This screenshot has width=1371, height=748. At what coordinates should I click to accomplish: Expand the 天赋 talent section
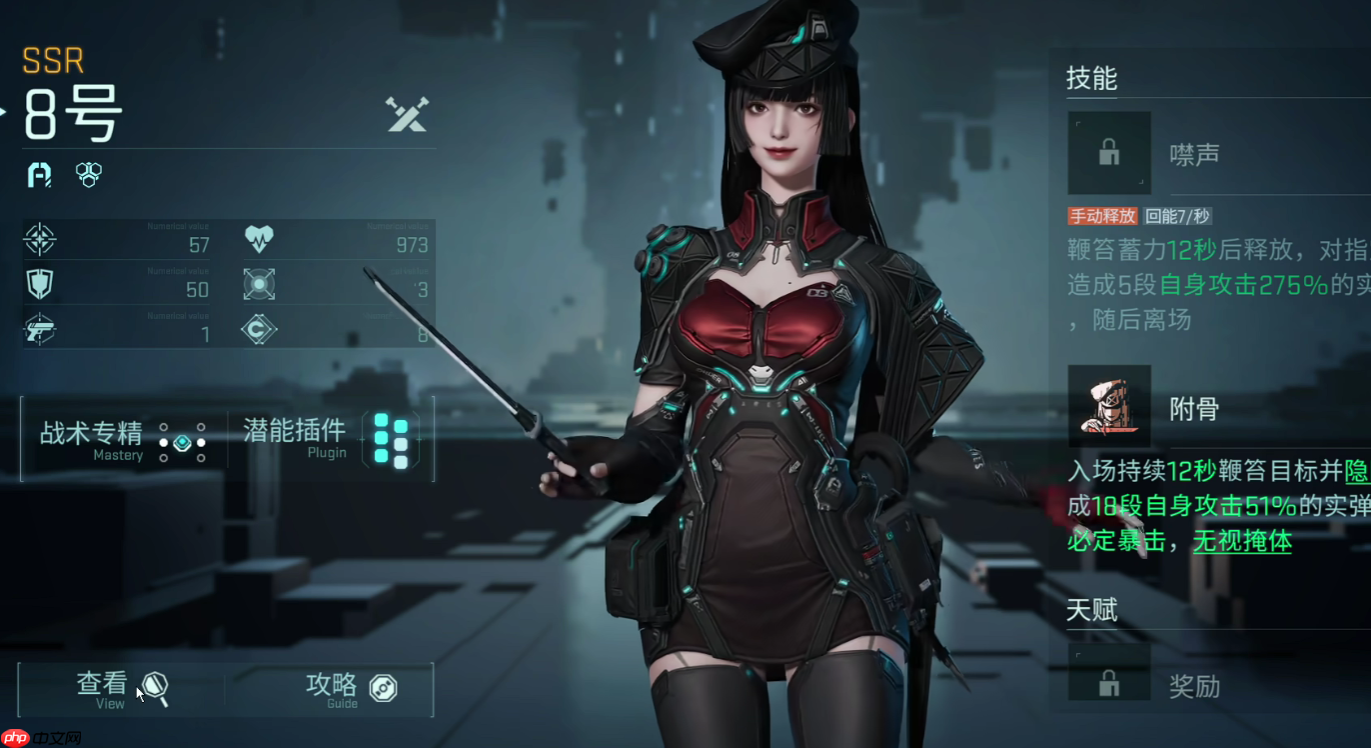coord(1092,609)
